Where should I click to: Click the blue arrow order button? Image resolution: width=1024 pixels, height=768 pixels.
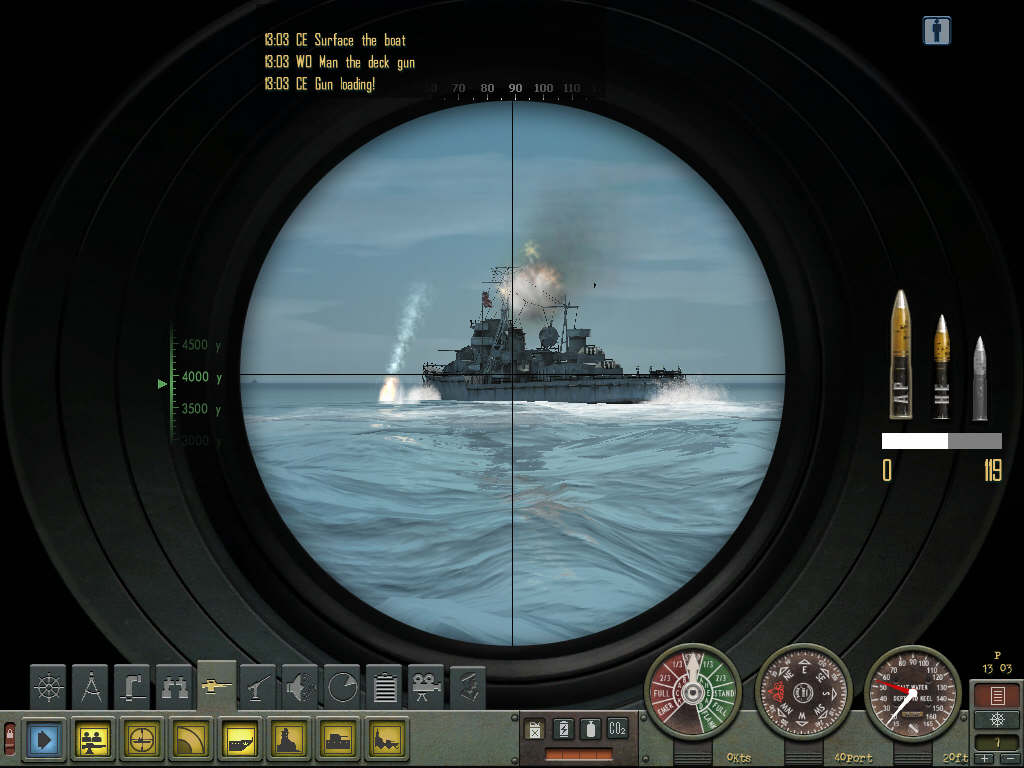click(42, 739)
